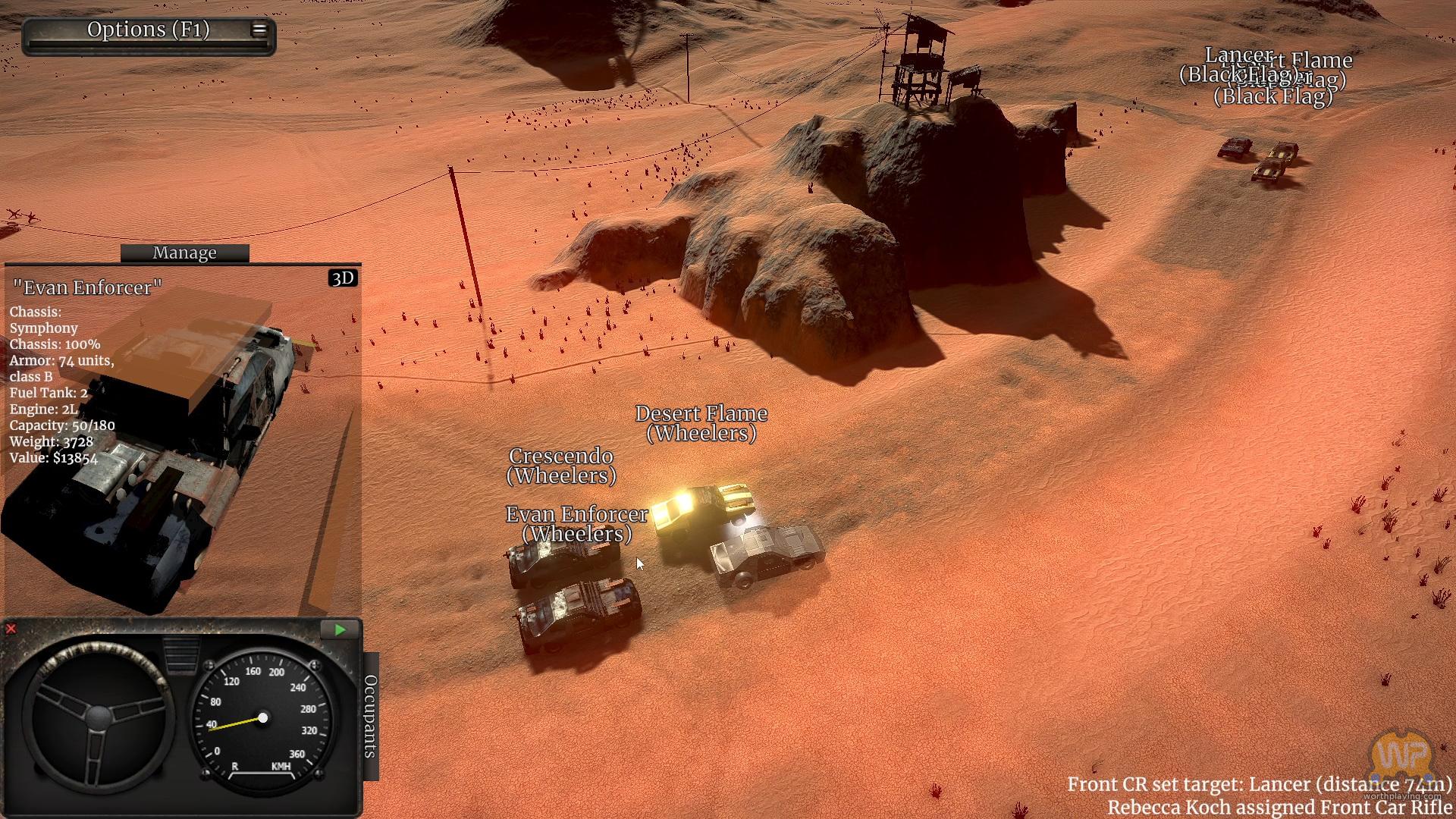Open the Options (F1) menu
1456x819 pixels.
pos(149,30)
